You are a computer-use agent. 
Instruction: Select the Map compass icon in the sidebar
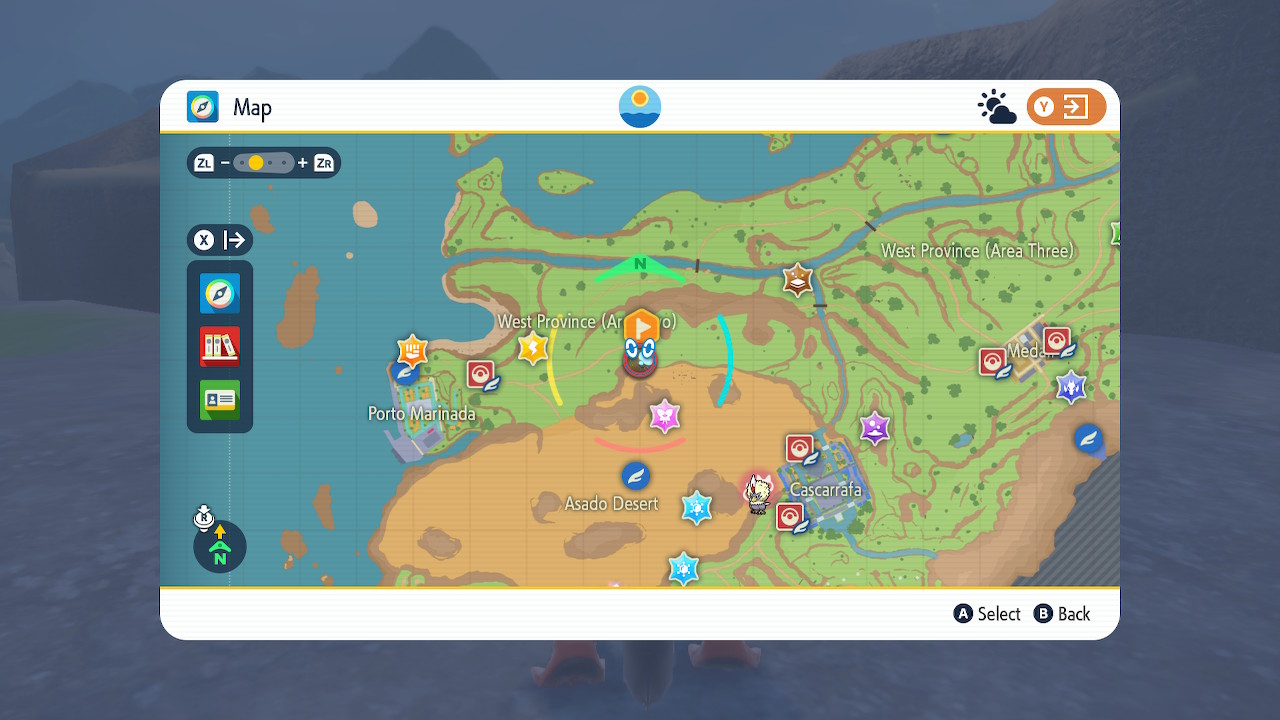219,294
